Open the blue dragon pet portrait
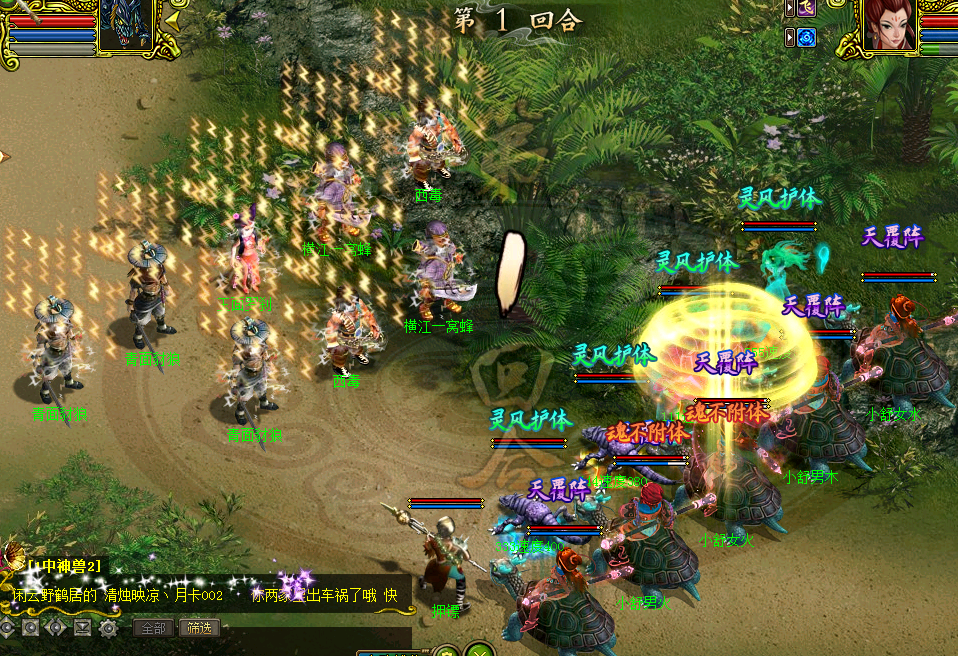958x656 pixels. pos(126,24)
